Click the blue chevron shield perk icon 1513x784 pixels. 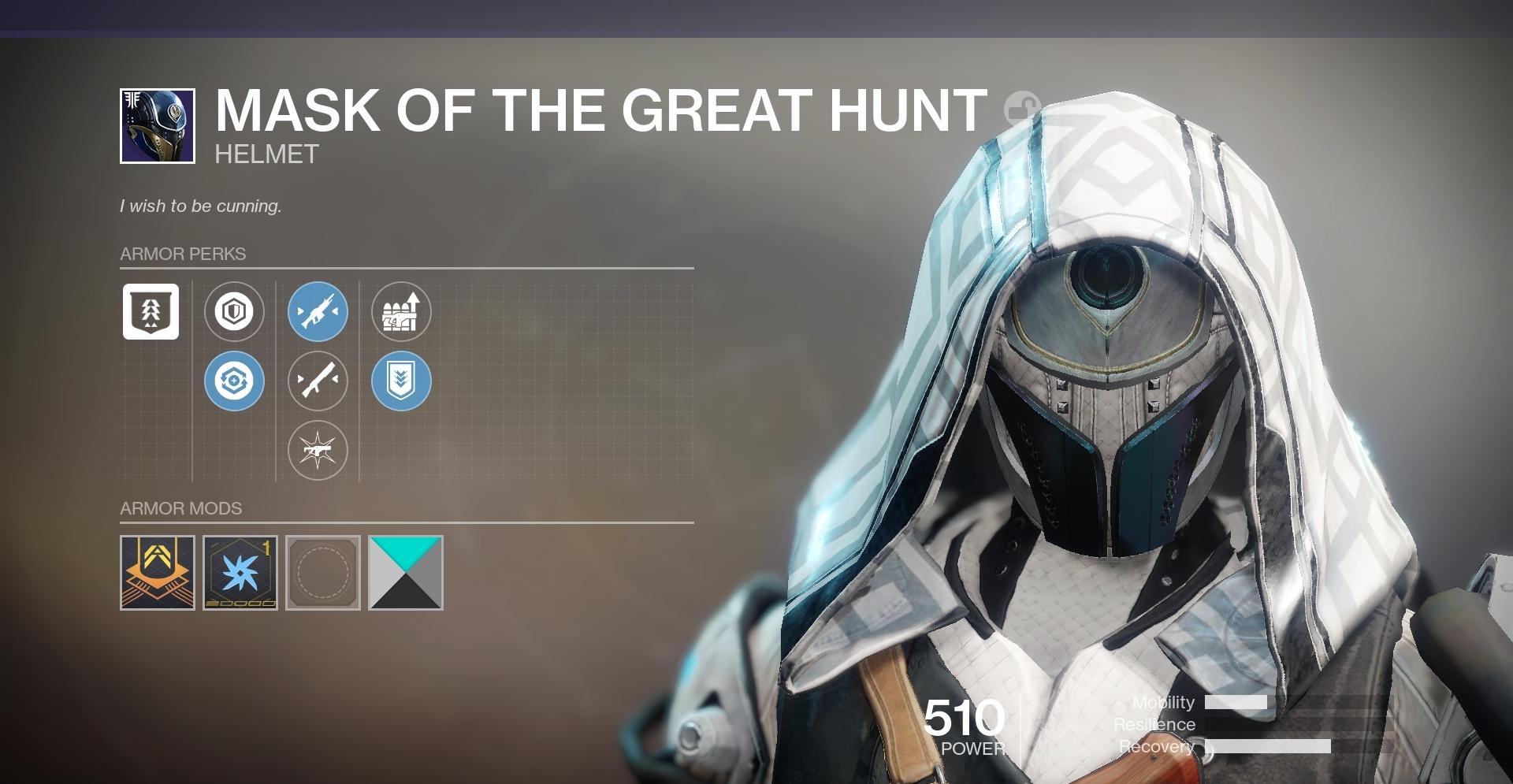click(x=403, y=381)
